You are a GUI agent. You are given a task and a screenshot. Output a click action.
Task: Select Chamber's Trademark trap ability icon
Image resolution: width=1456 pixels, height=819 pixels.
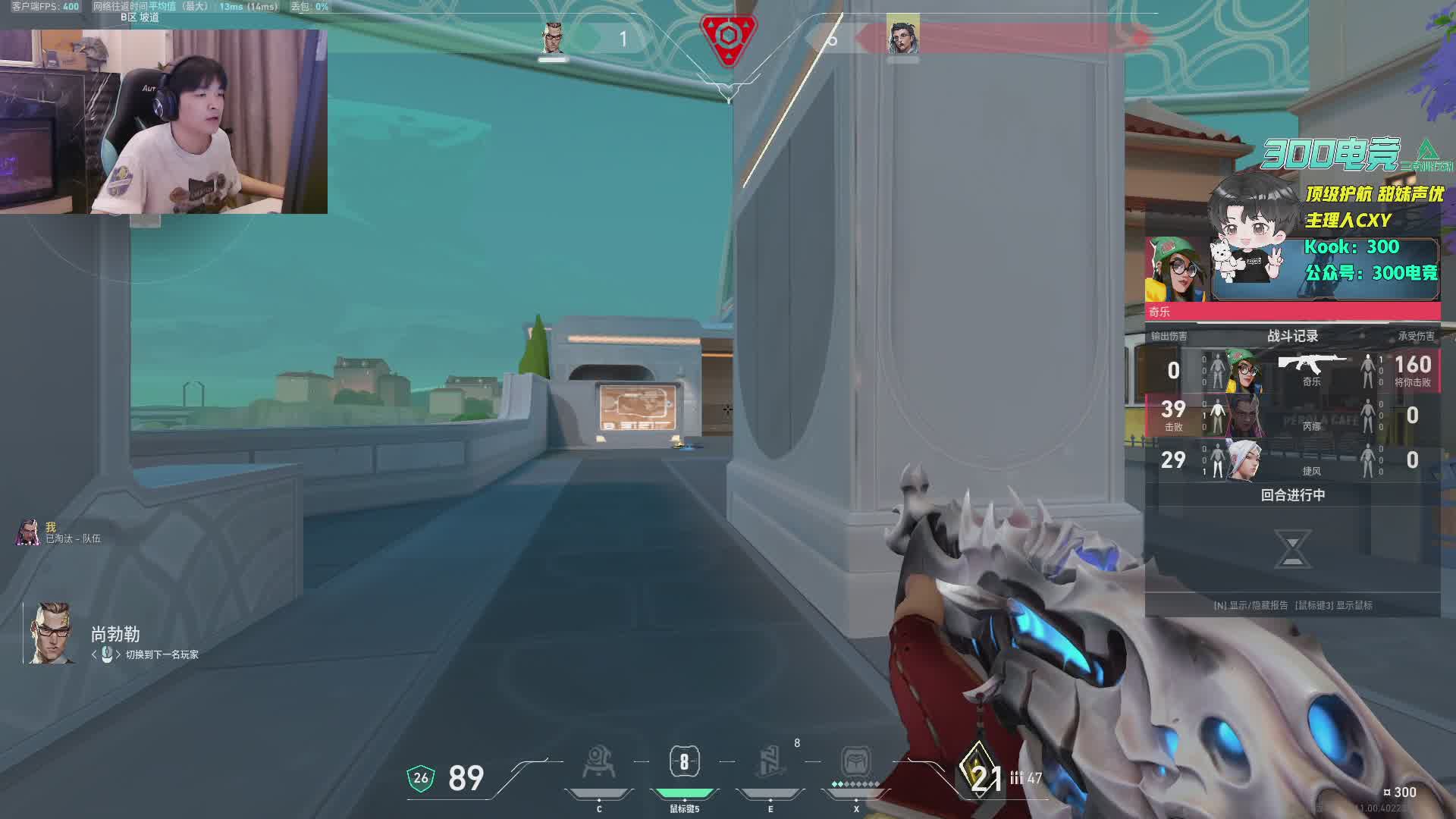click(598, 762)
